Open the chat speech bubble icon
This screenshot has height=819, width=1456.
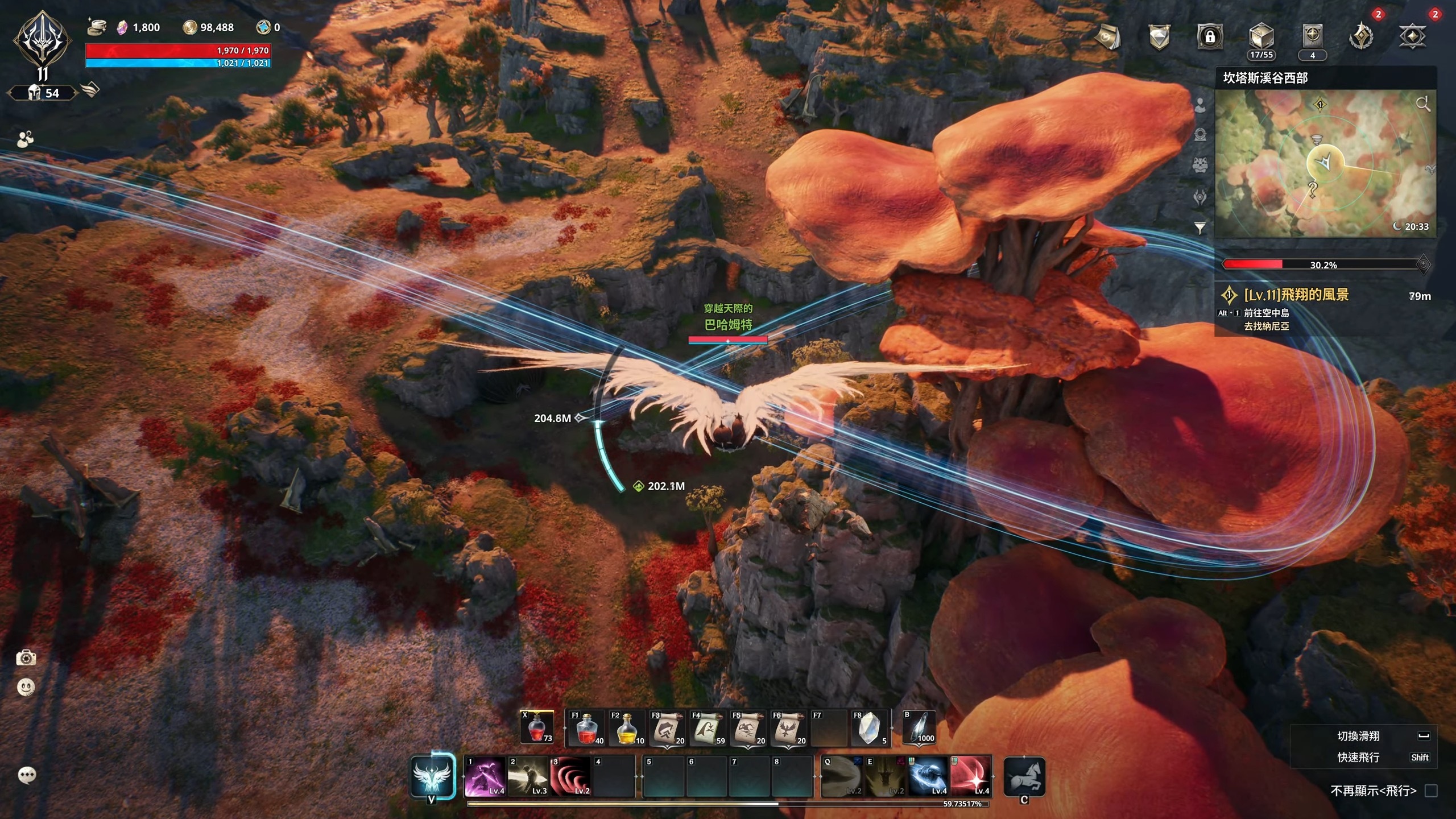27,775
